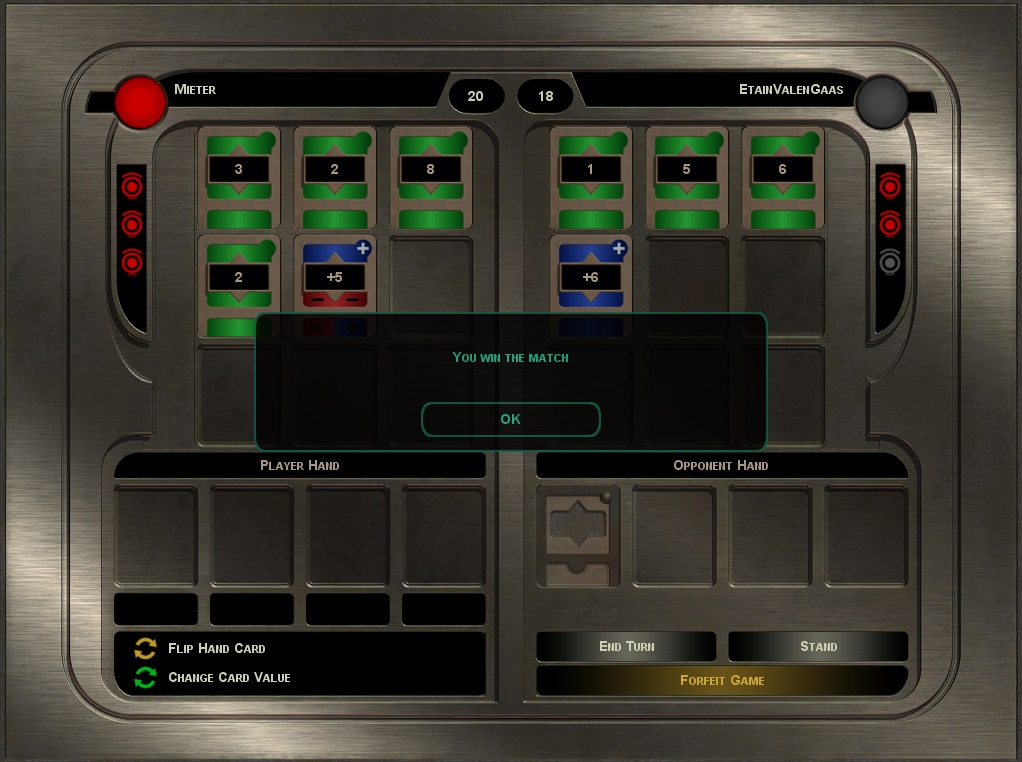Click the face-down card in Opponent Hand

pyautogui.click(x=577, y=535)
